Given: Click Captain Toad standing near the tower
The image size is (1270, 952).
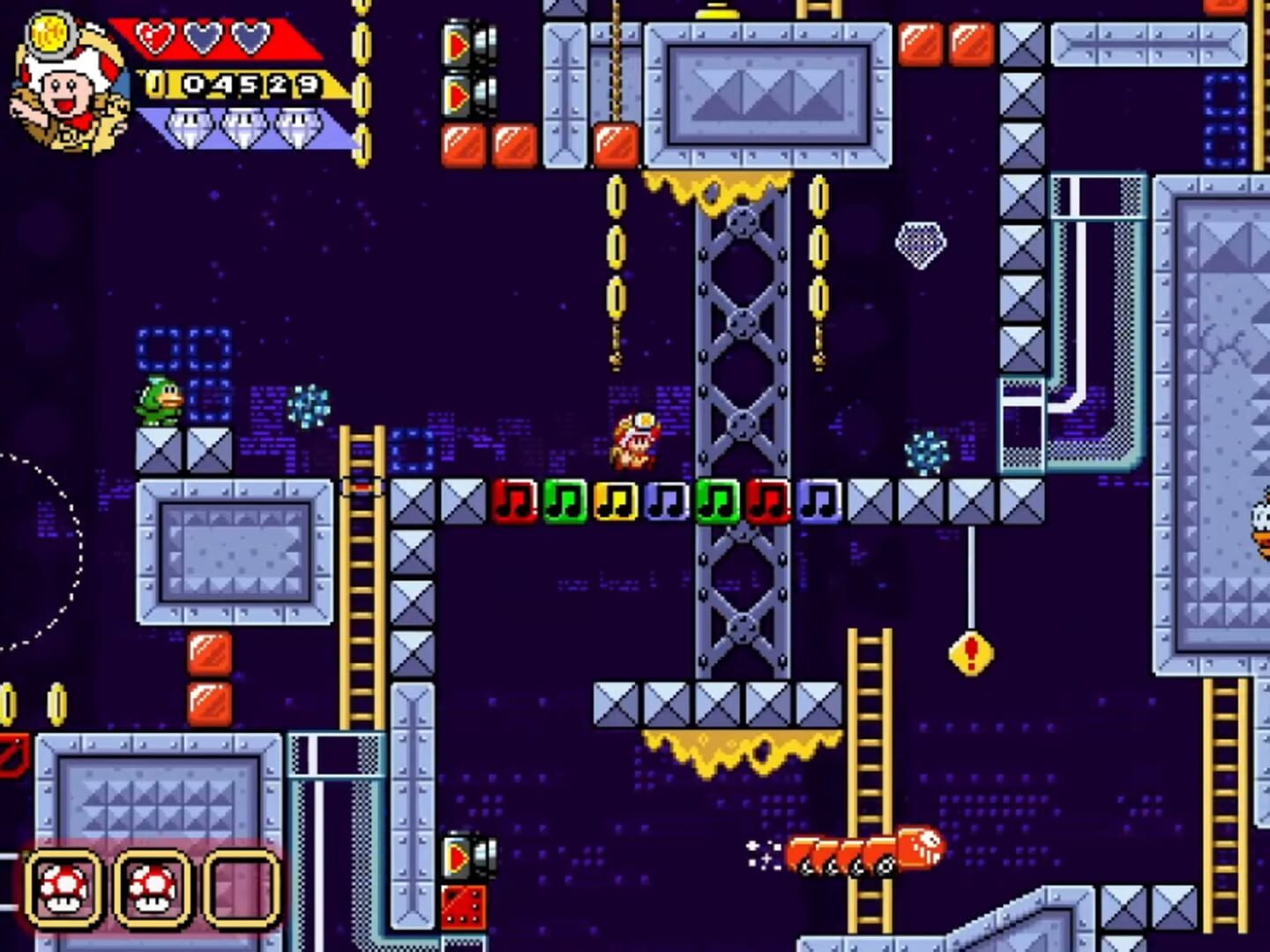Looking at the screenshot, I should (x=633, y=439).
